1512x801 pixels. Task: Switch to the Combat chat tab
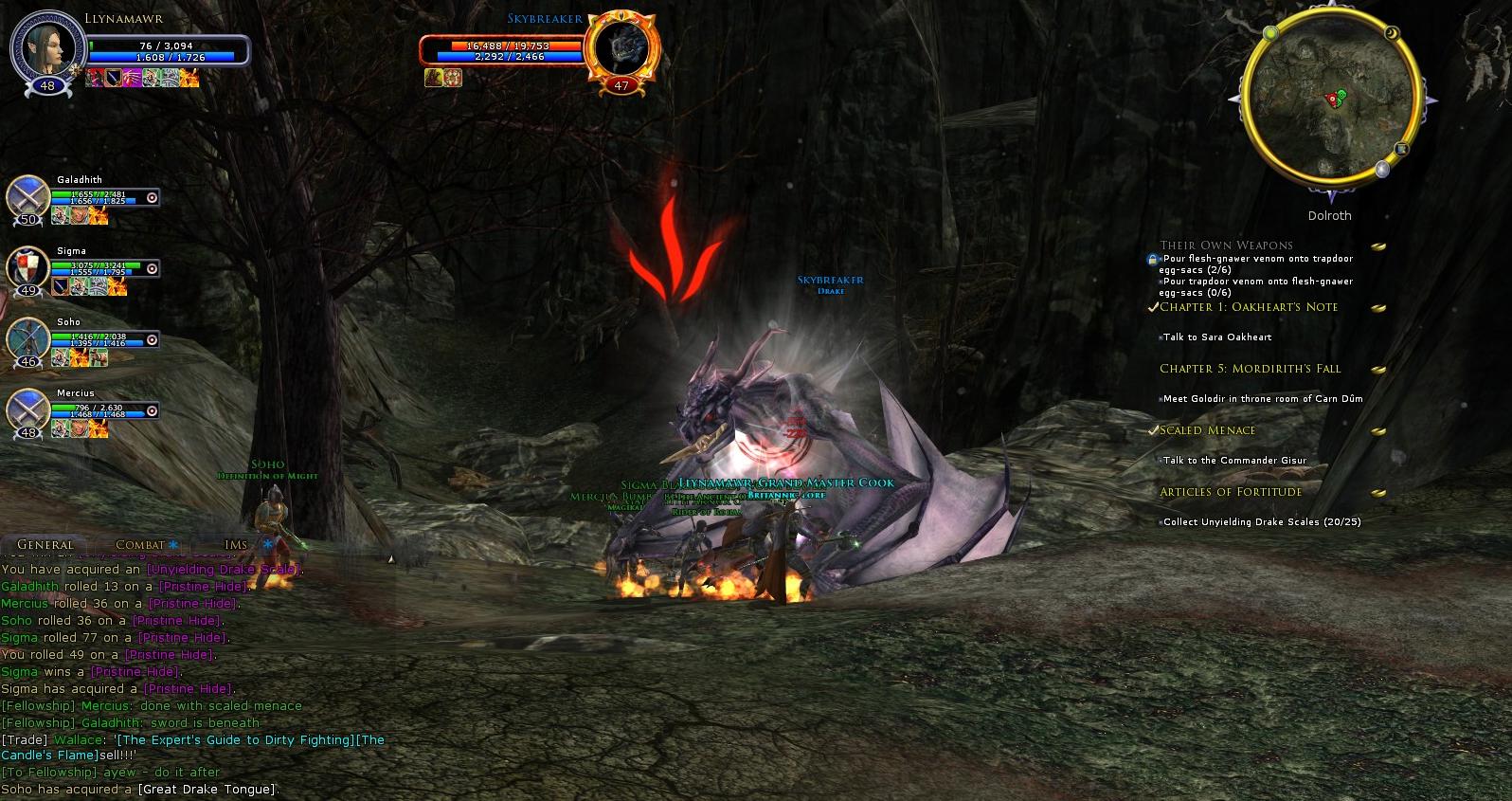[x=139, y=545]
